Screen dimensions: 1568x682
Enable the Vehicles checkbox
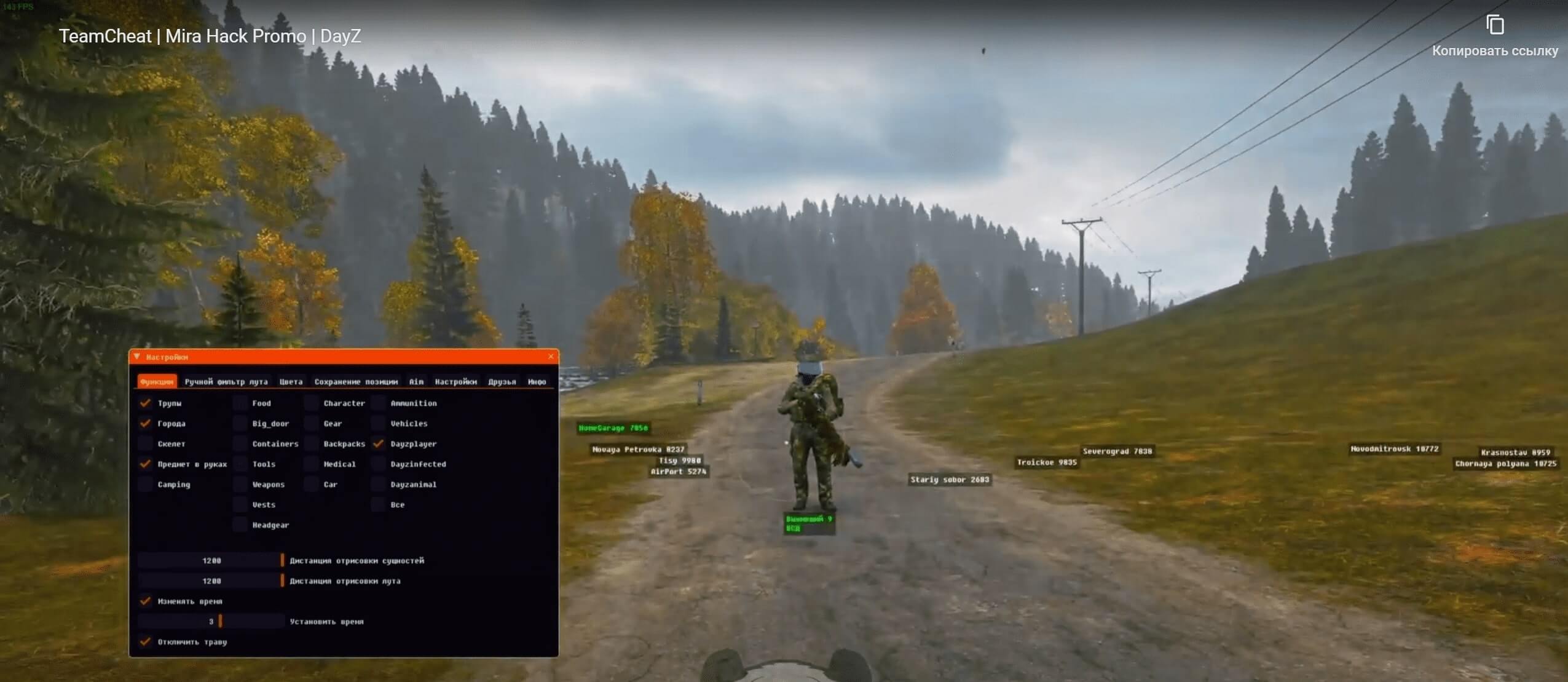(x=380, y=423)
